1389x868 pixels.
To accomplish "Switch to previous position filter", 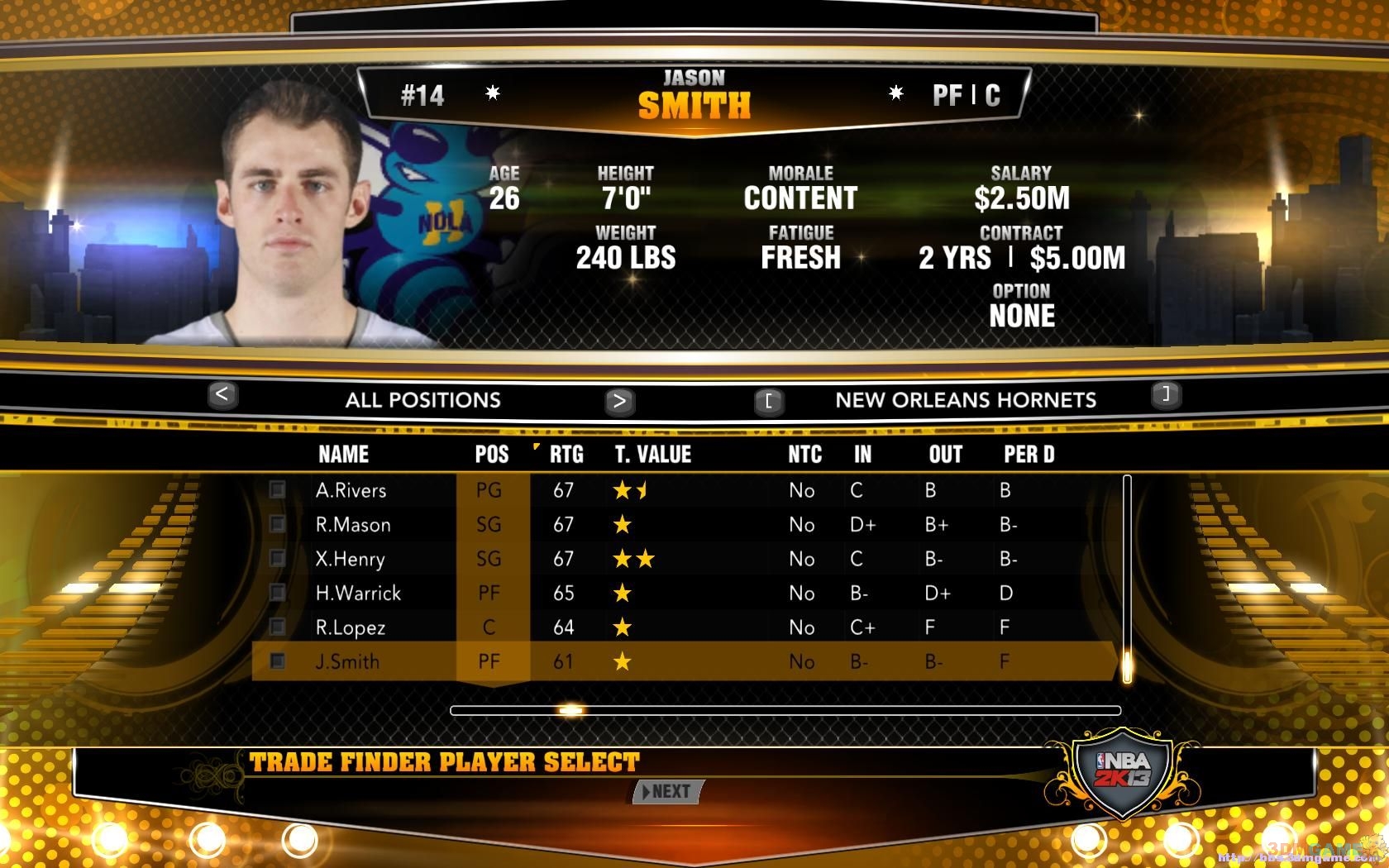I will point(222,396).
